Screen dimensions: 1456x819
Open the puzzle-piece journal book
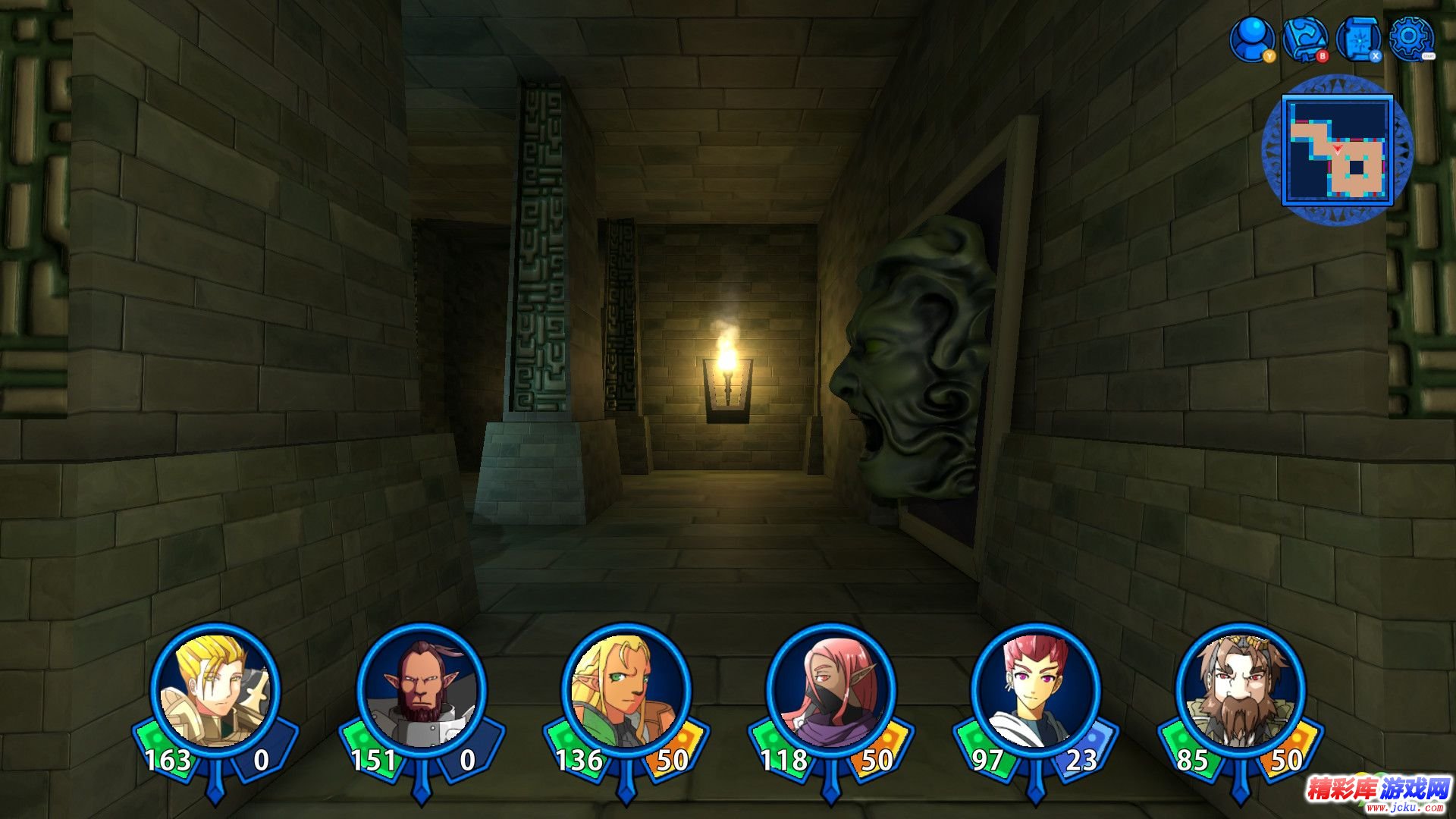tap(1304, 38)
